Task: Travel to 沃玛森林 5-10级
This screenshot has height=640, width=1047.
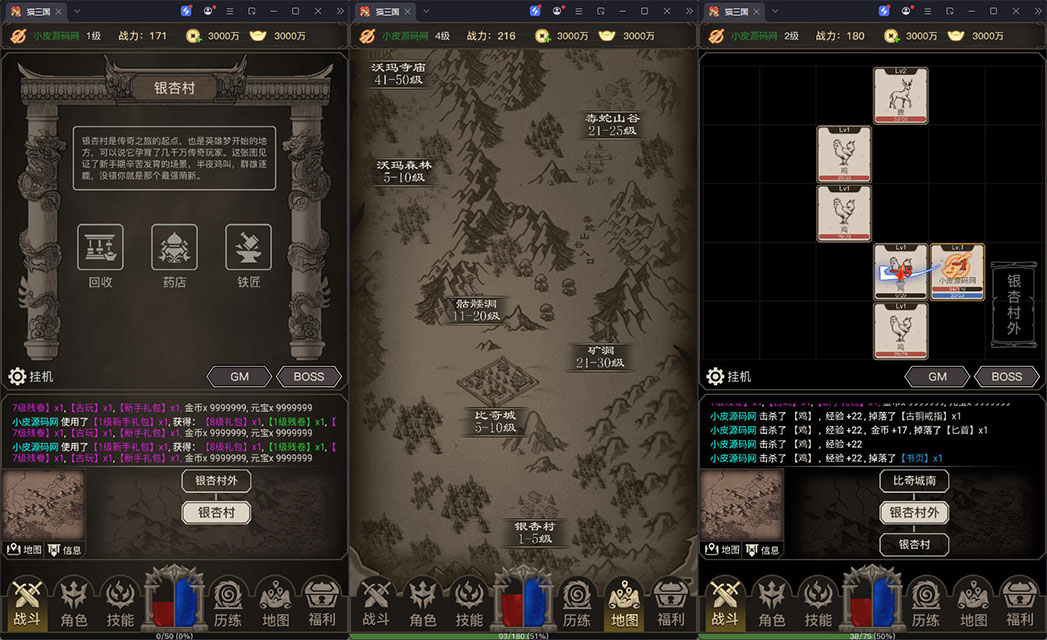Action: point(404,171)
